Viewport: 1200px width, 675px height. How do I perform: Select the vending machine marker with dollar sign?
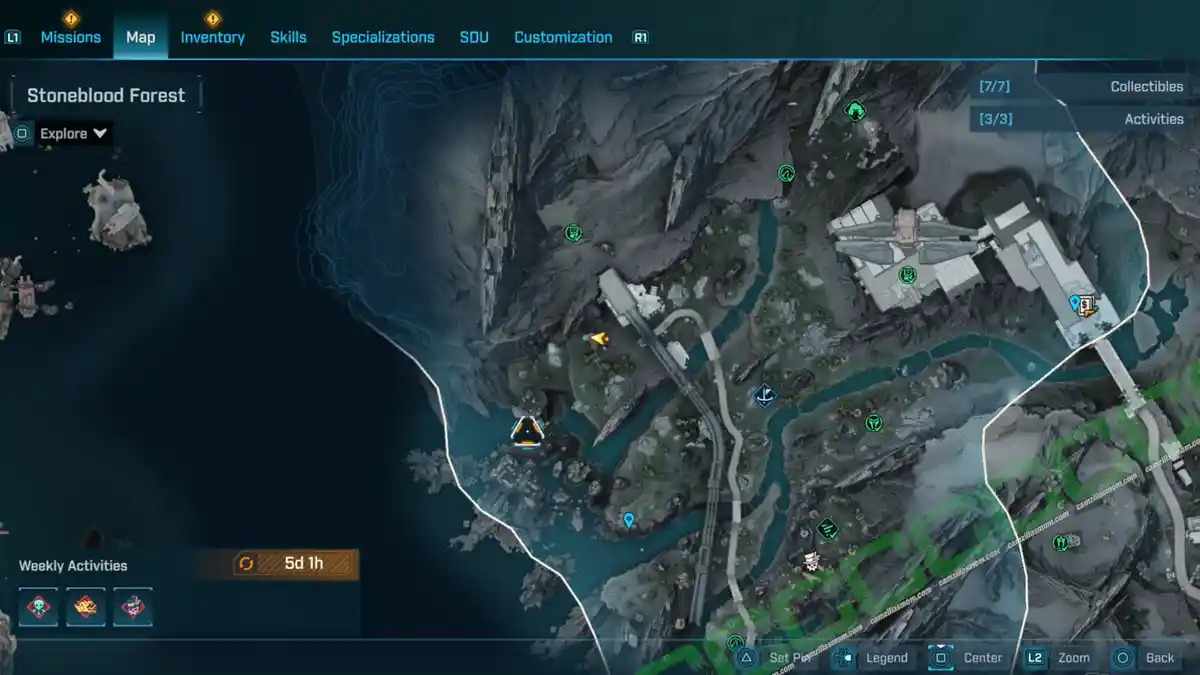tap(1086, 305)
